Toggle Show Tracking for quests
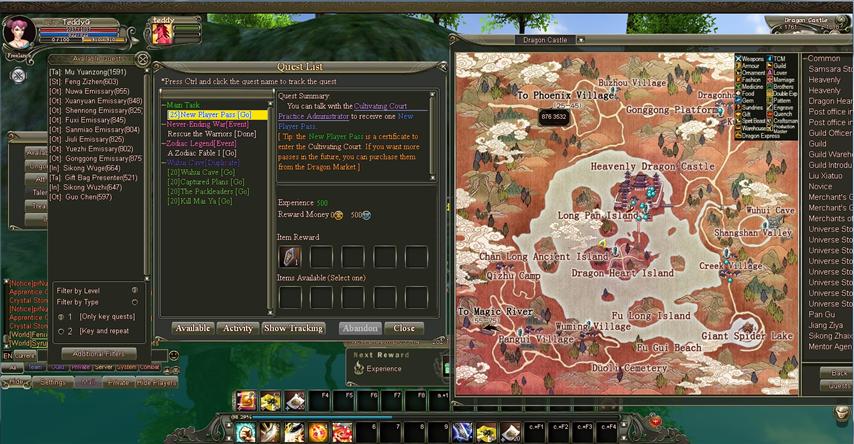 click(293, 328)
